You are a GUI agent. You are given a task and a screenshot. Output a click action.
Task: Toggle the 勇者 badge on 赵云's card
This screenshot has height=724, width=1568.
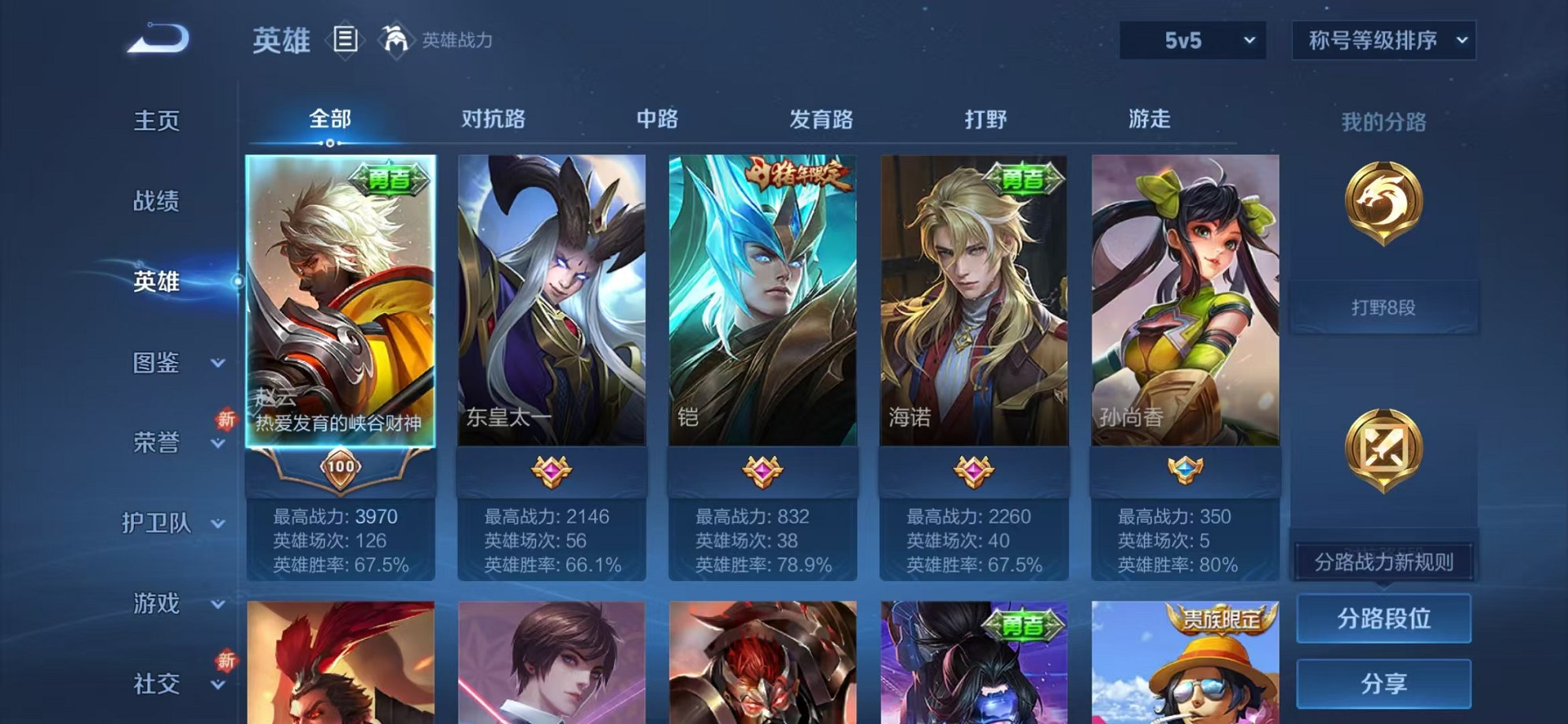pyautogui.click(x=393, y=180)
